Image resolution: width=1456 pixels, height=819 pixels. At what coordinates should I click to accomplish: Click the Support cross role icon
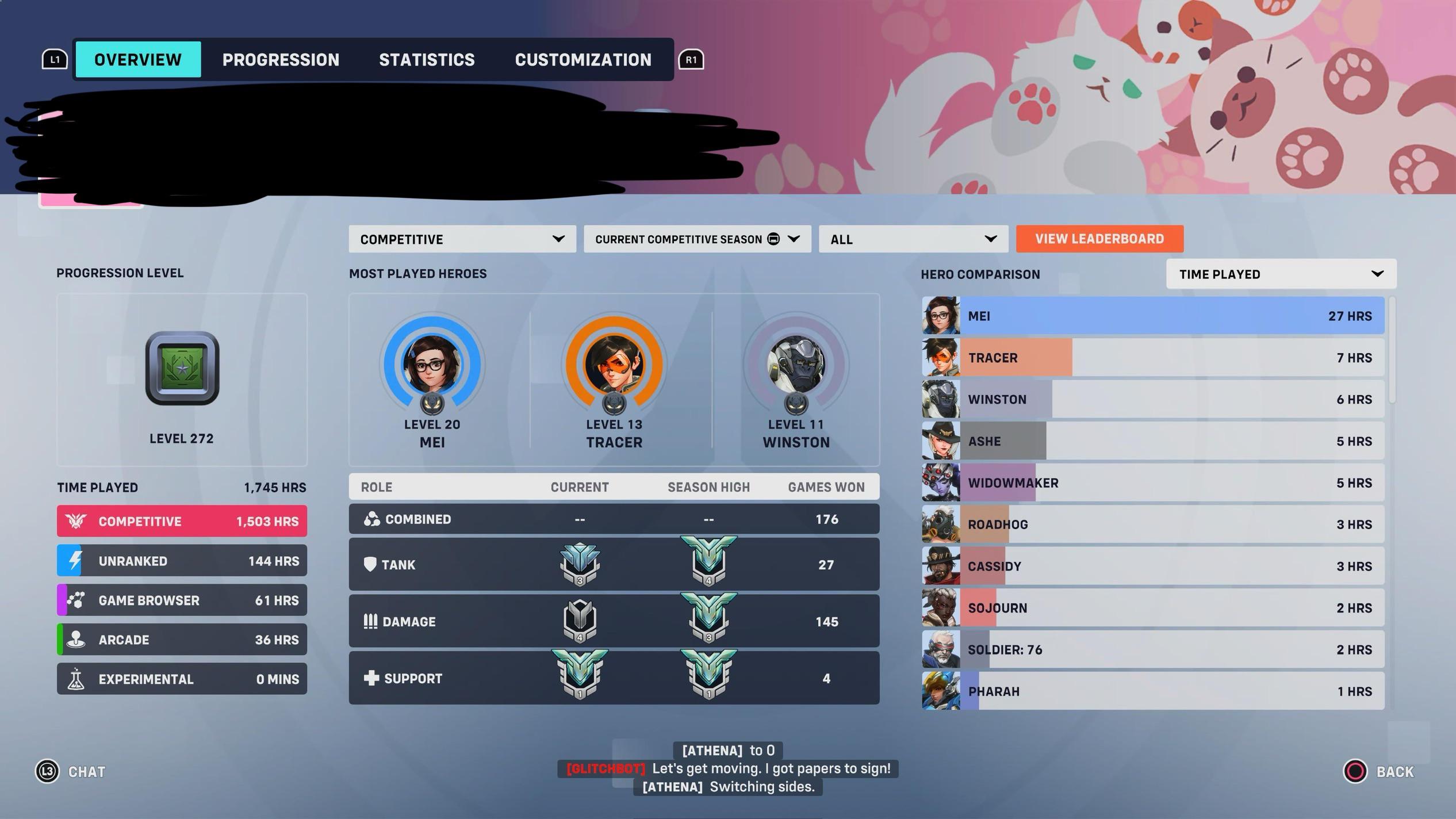tap(370, 678)
